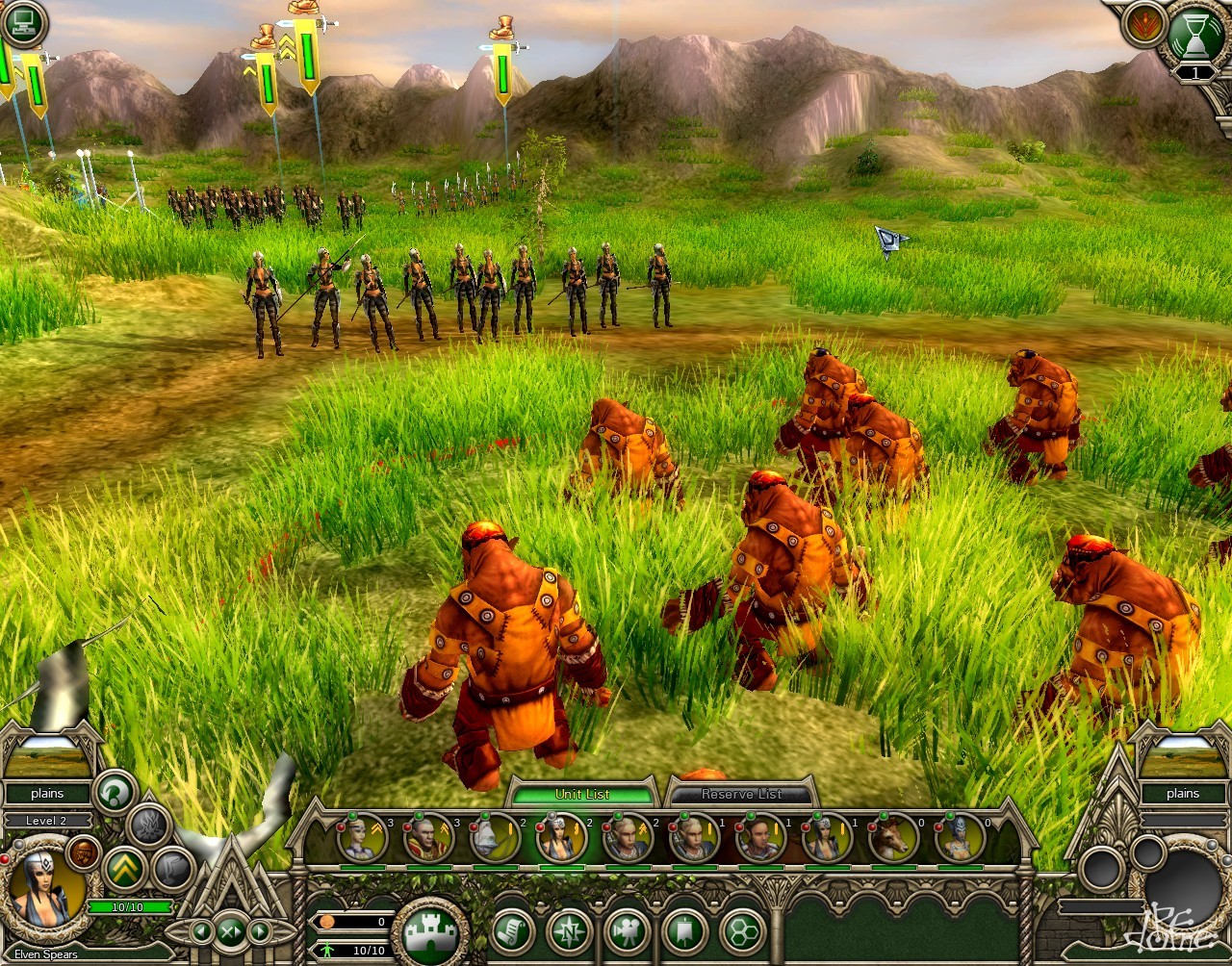Choose the red-robed elder unit portrait
This screenshot has width=1232, height=966.
428,838
